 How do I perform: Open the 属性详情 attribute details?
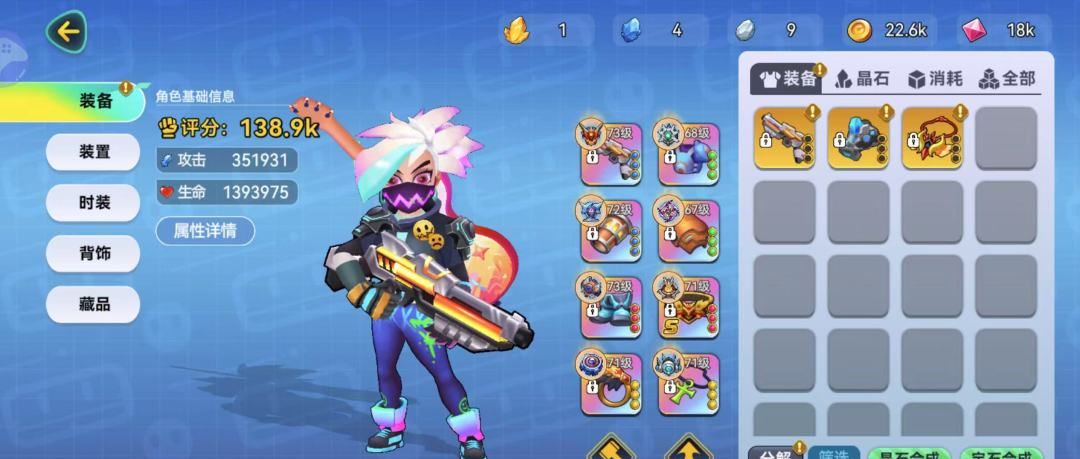pos(205,231)
